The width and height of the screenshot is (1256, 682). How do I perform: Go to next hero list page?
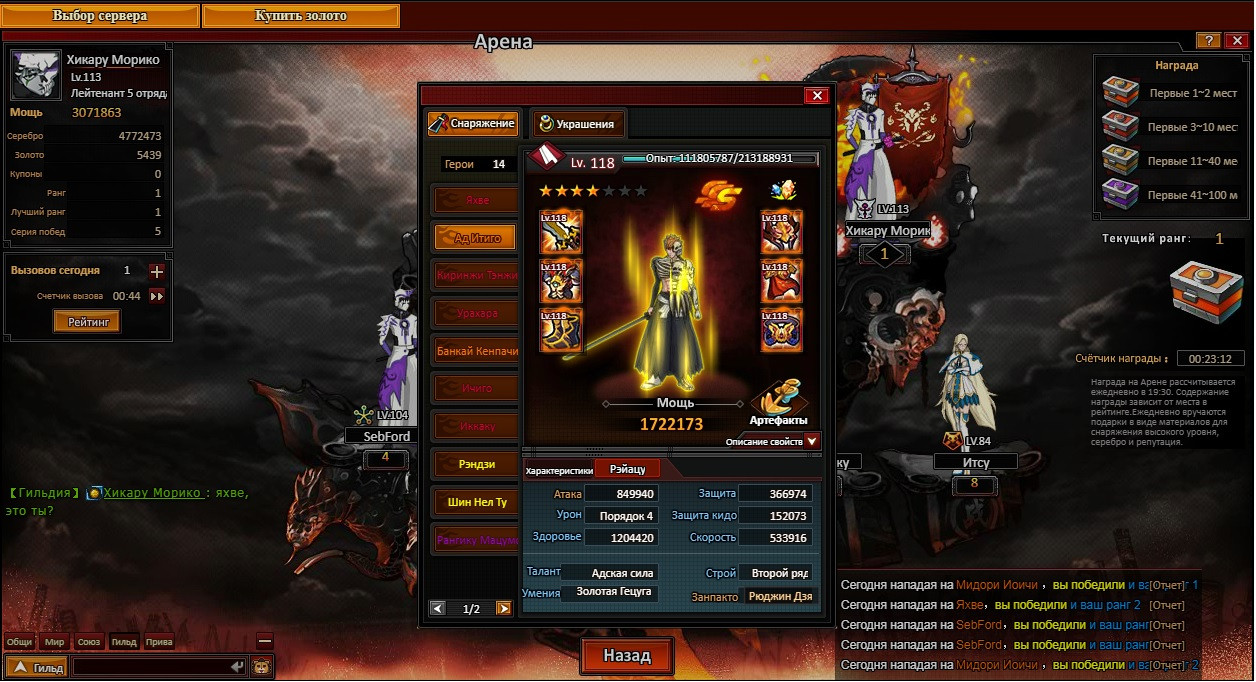(x=503, y=608)
